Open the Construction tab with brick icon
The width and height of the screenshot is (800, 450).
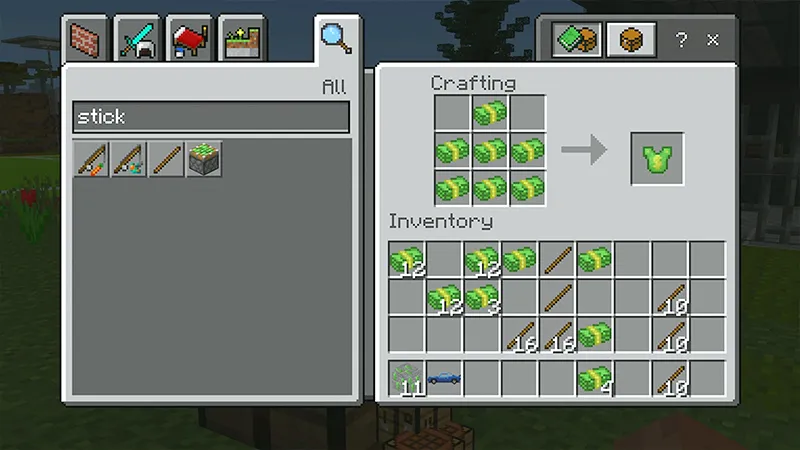pyautogui.click(x=86, y=40)
